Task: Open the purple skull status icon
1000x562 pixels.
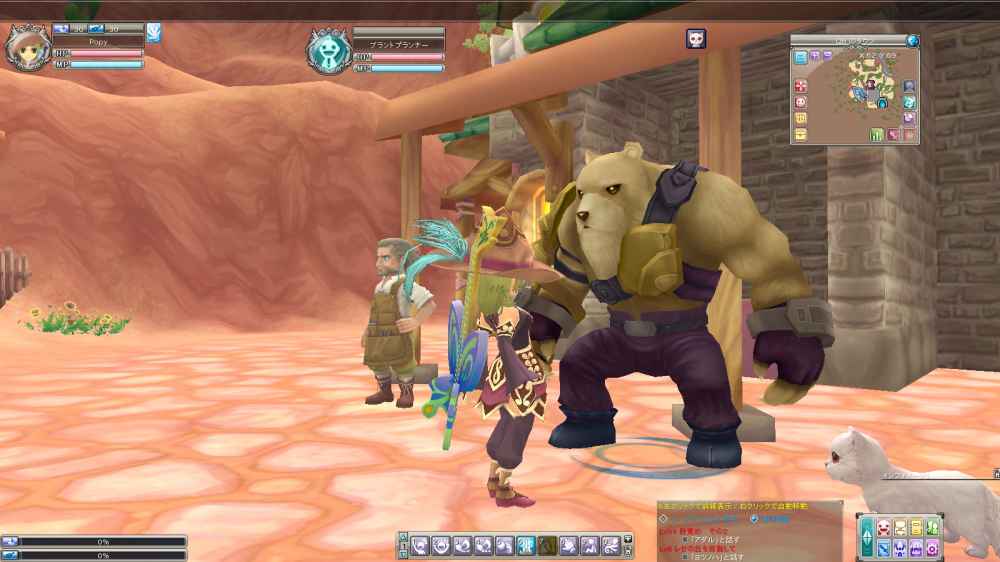Action: tap(695, 39)
